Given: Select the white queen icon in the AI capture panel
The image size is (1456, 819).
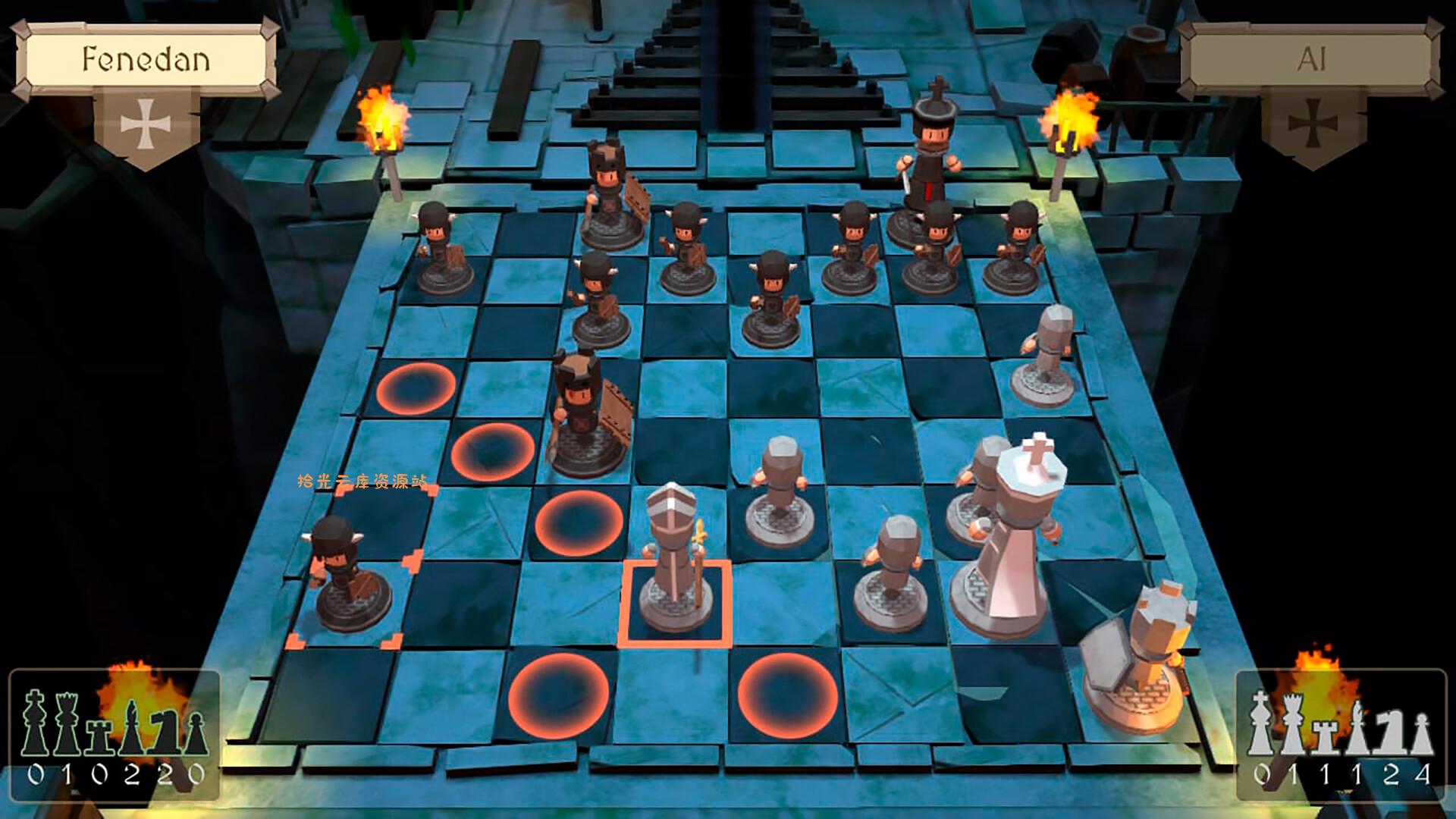Looking at the screenshot, I should click(x=1293, y=724).
